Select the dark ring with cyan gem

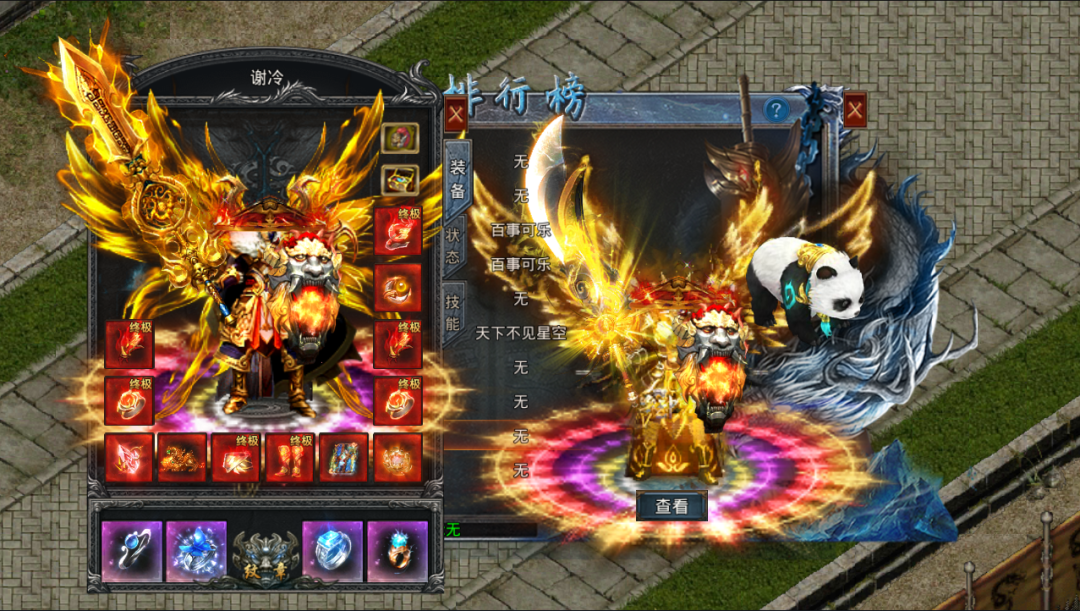click(397, 551)
